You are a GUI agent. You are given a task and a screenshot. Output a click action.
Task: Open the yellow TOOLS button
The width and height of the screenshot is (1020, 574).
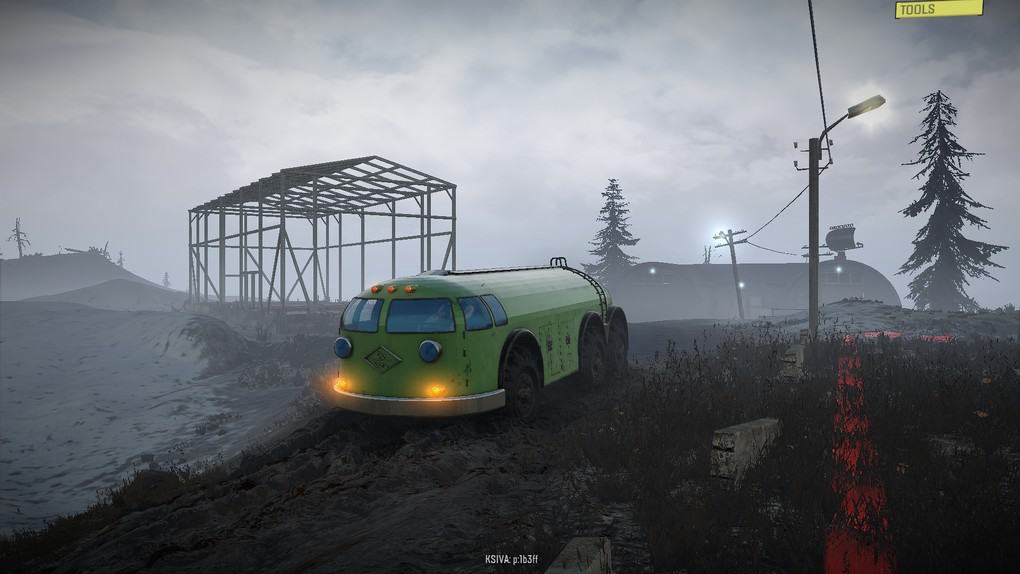click(x=938, y=9)
